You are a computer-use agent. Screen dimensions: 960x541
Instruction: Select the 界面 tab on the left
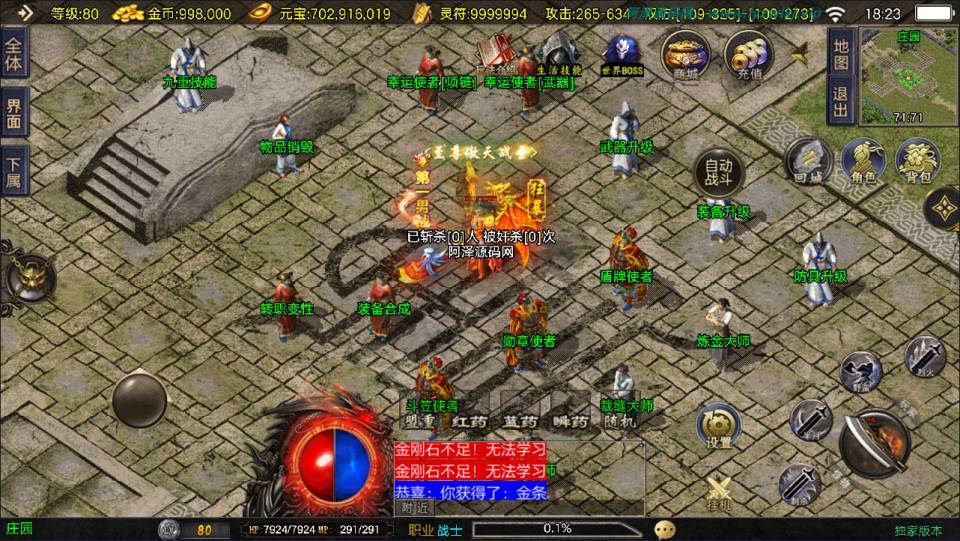(x=14, y=113)
